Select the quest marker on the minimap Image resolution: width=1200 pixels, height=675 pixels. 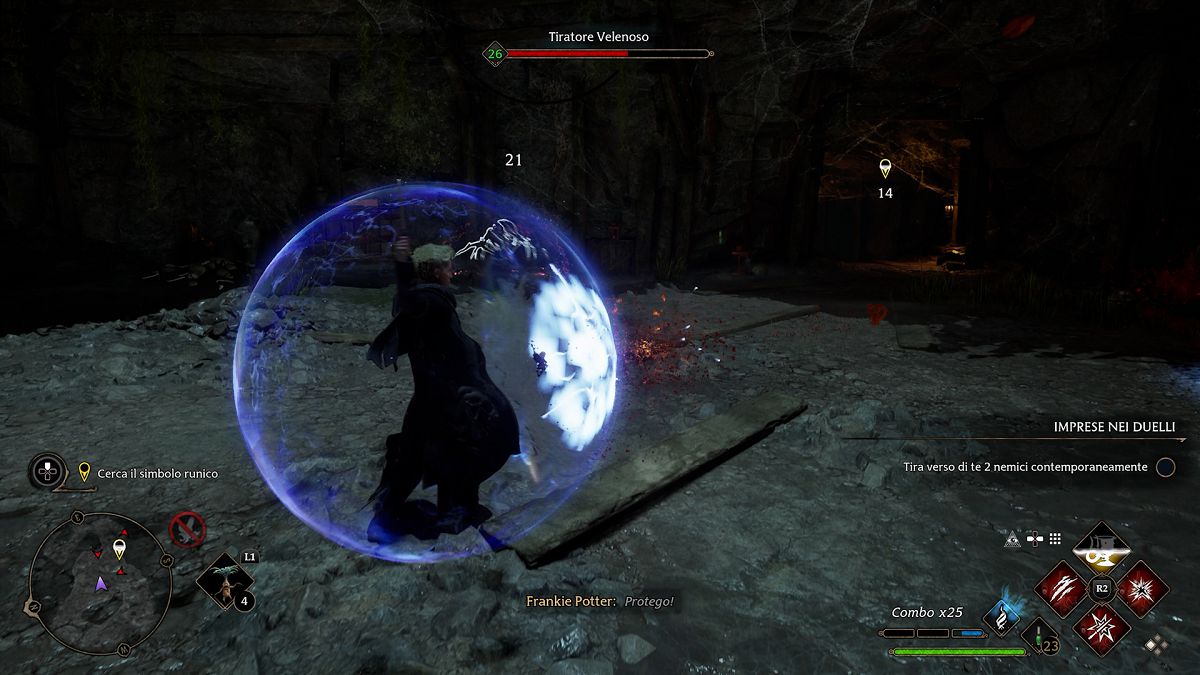tap(119, 548)
